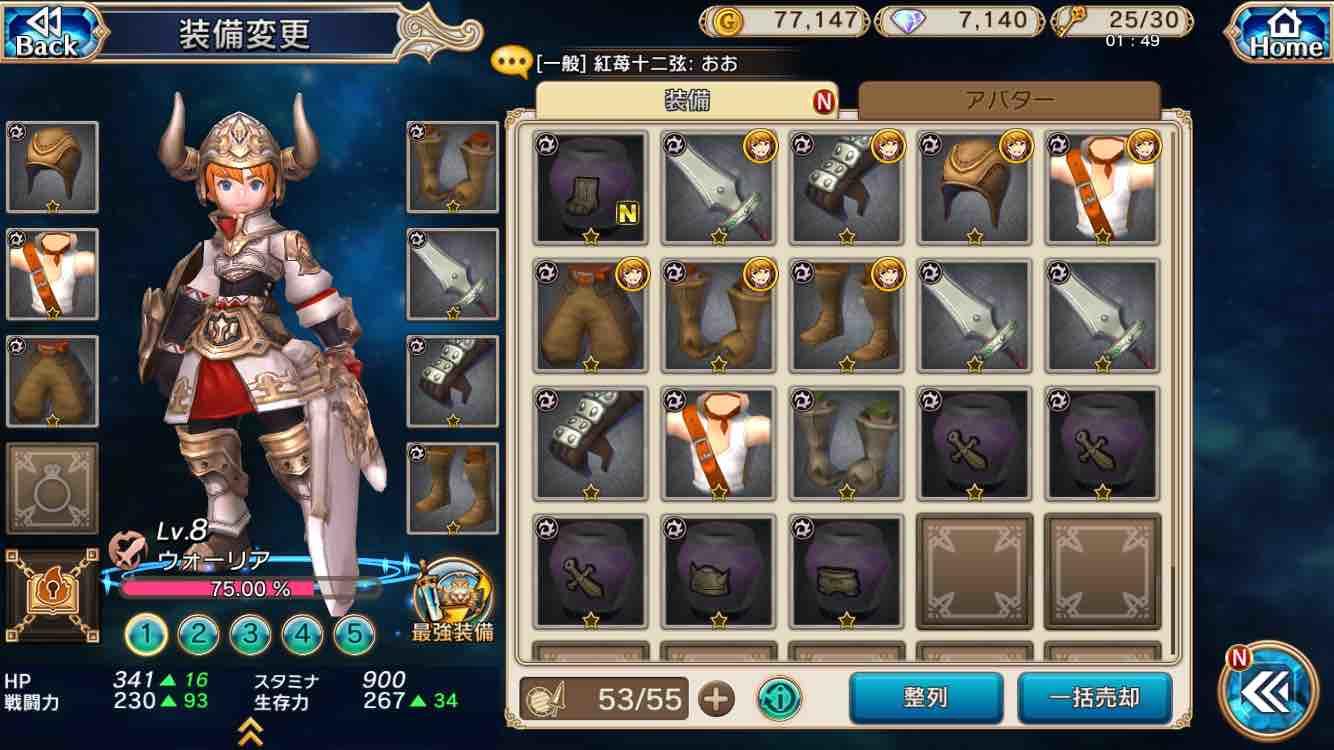Screen dimensions: 1334x750
Task: Tap the Back arrow icon
Action: click(44, 27)
